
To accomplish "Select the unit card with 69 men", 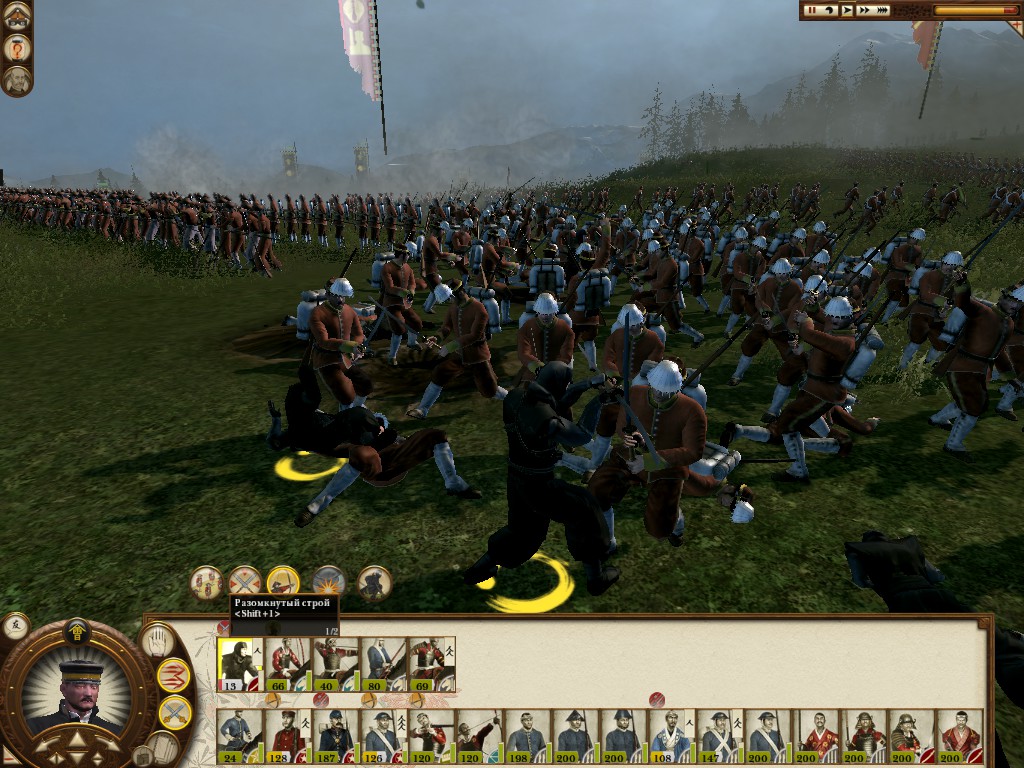I will pyautogui.click(x=432, y=663).
